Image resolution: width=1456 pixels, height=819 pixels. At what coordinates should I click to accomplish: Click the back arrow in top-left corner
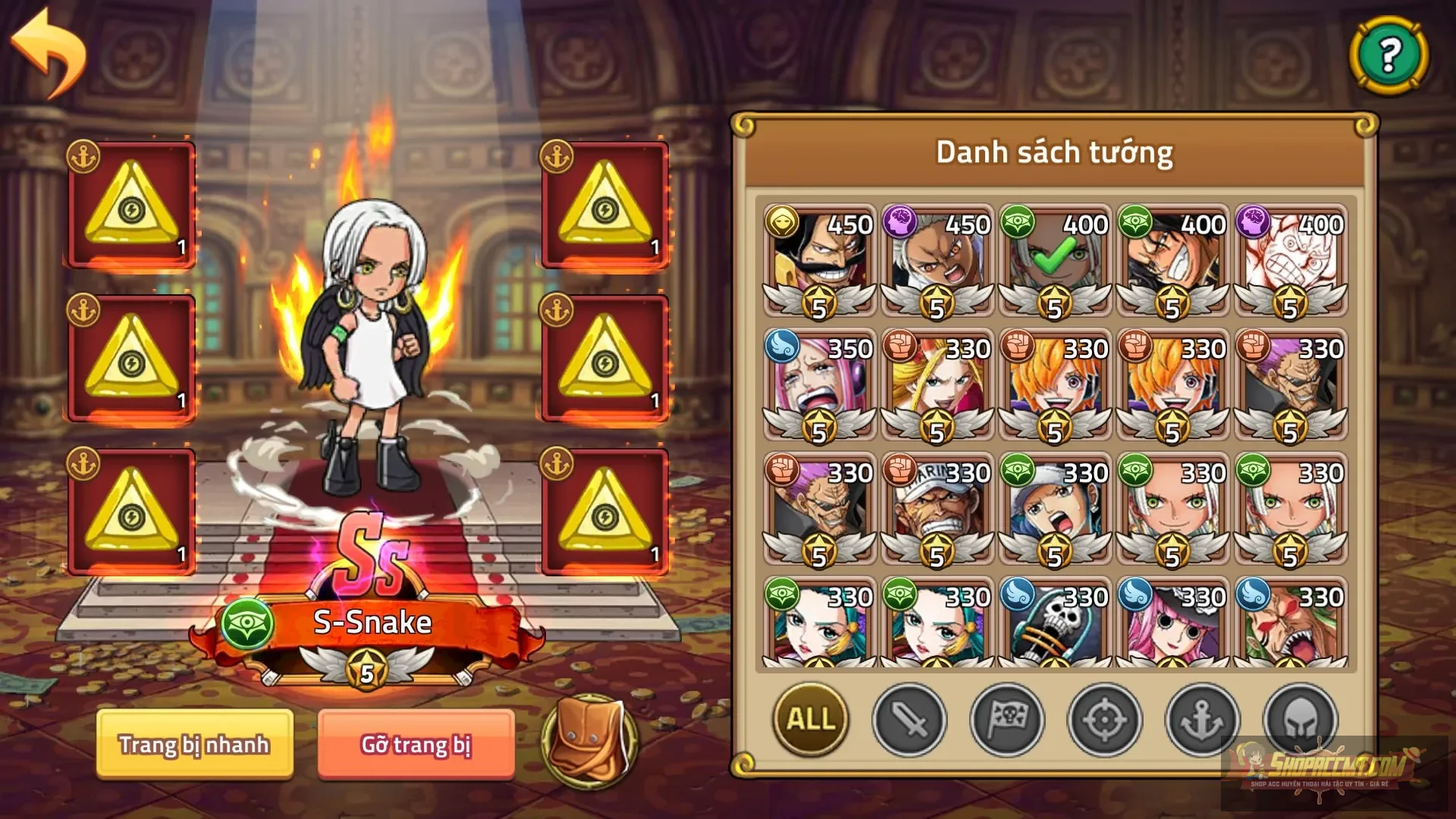tap(49, 53)
